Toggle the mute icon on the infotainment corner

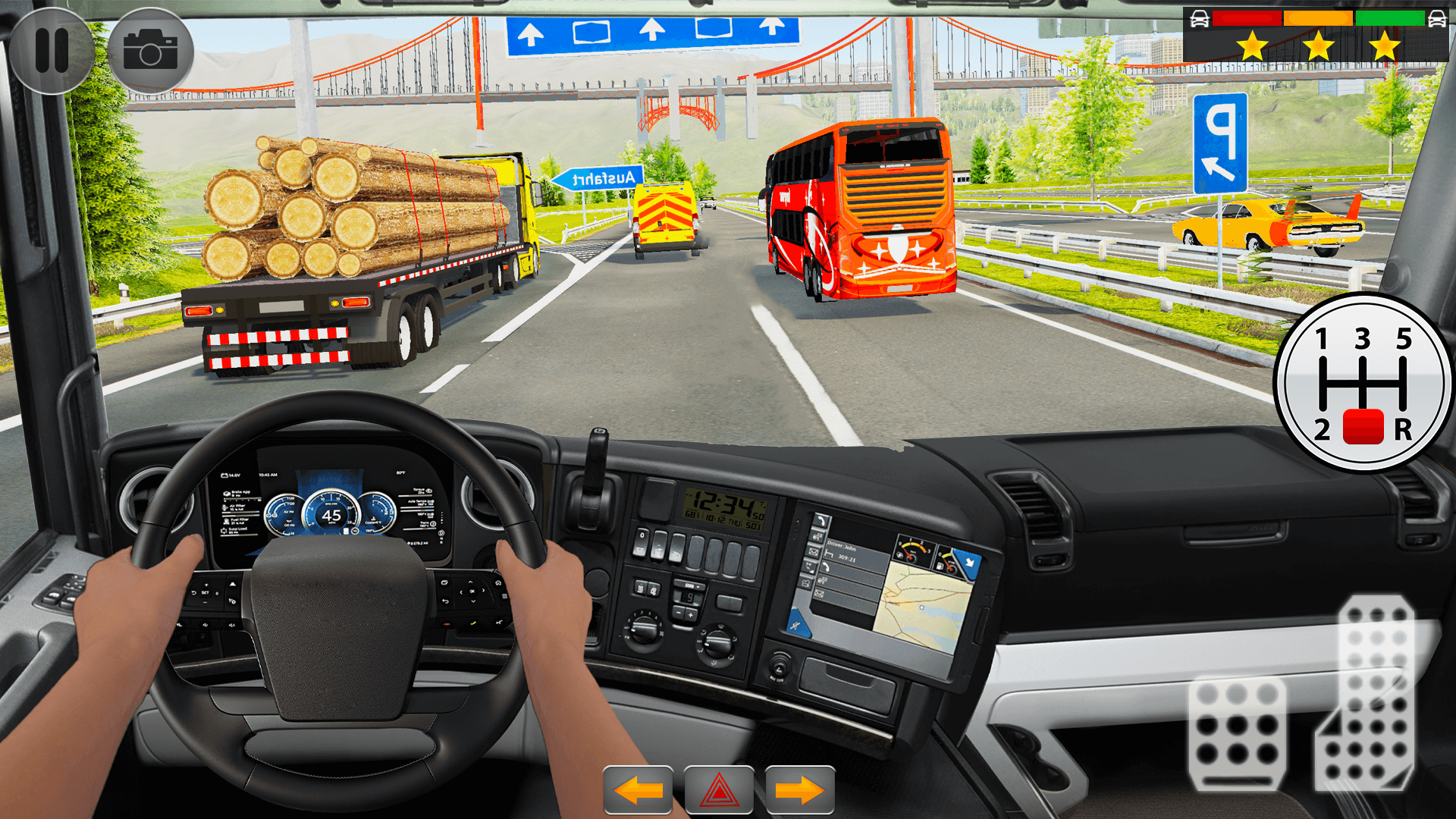coord(795,626)
